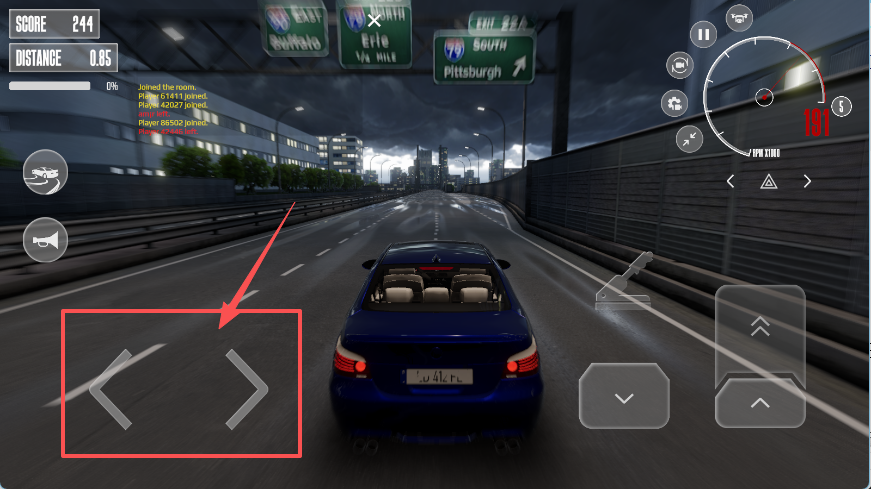This screenshot has width=871, height=489.
Task: Close the overlay with the X
Action: pyautogui.click(x=374, y=20)
